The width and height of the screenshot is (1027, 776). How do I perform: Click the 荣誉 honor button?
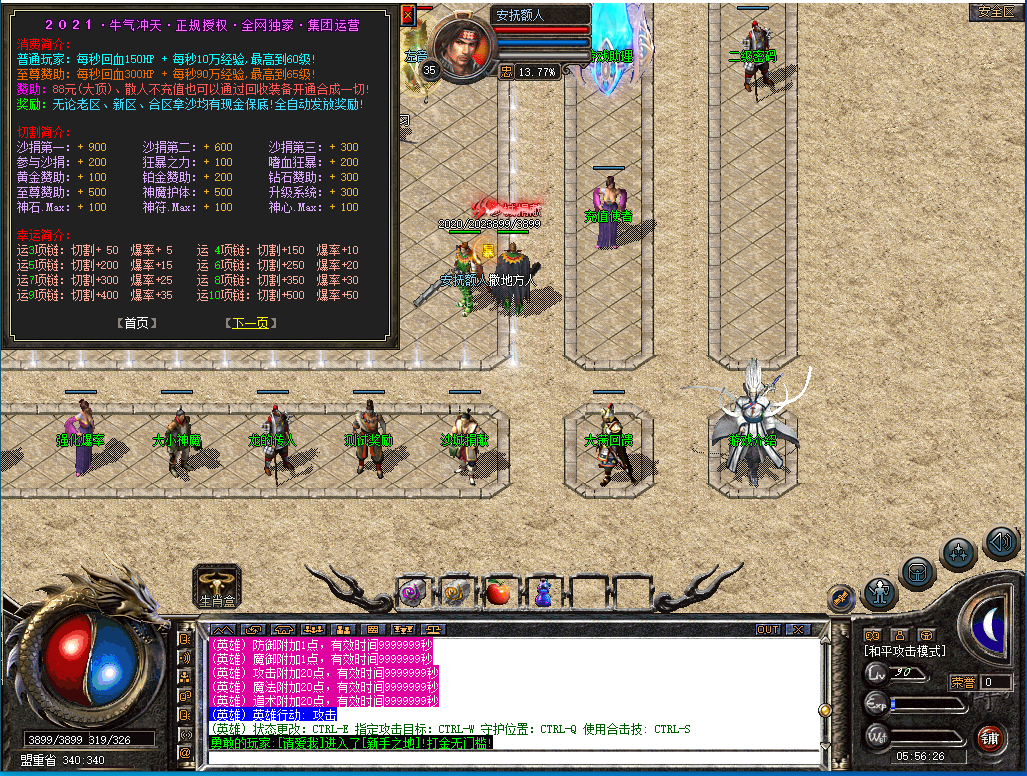click(x=962, y=682)
